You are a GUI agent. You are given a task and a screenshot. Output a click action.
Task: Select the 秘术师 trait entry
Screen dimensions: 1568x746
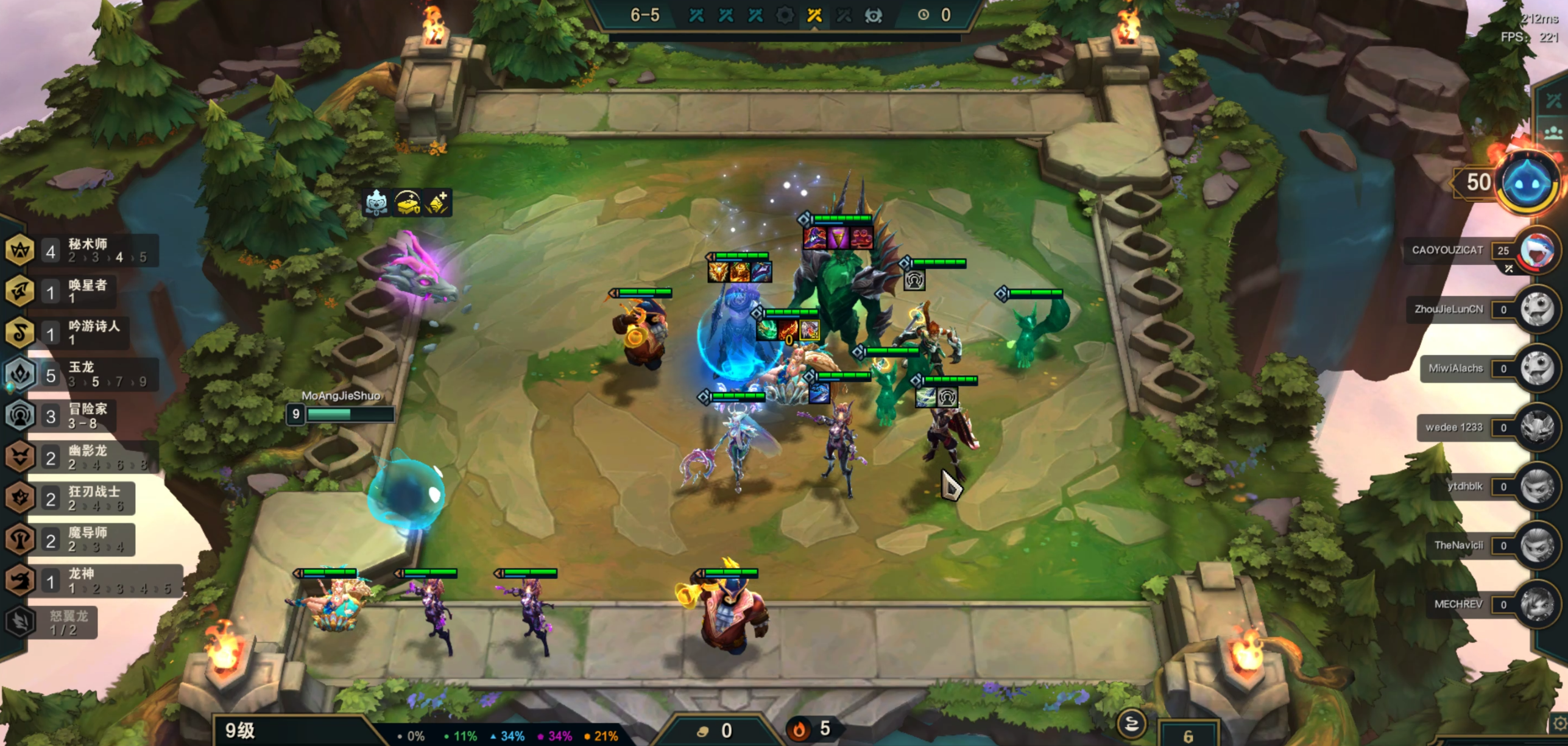[85, 250]
